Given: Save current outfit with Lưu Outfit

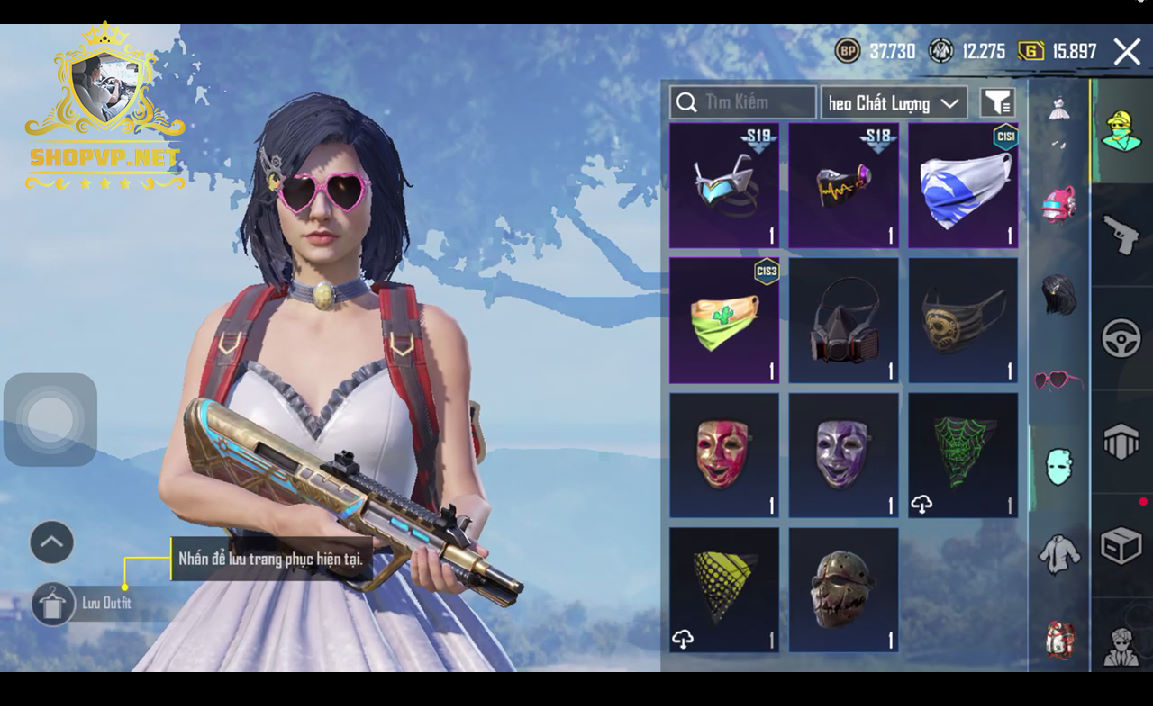Looking at the screenshot, I should click(x=53, y=603).
